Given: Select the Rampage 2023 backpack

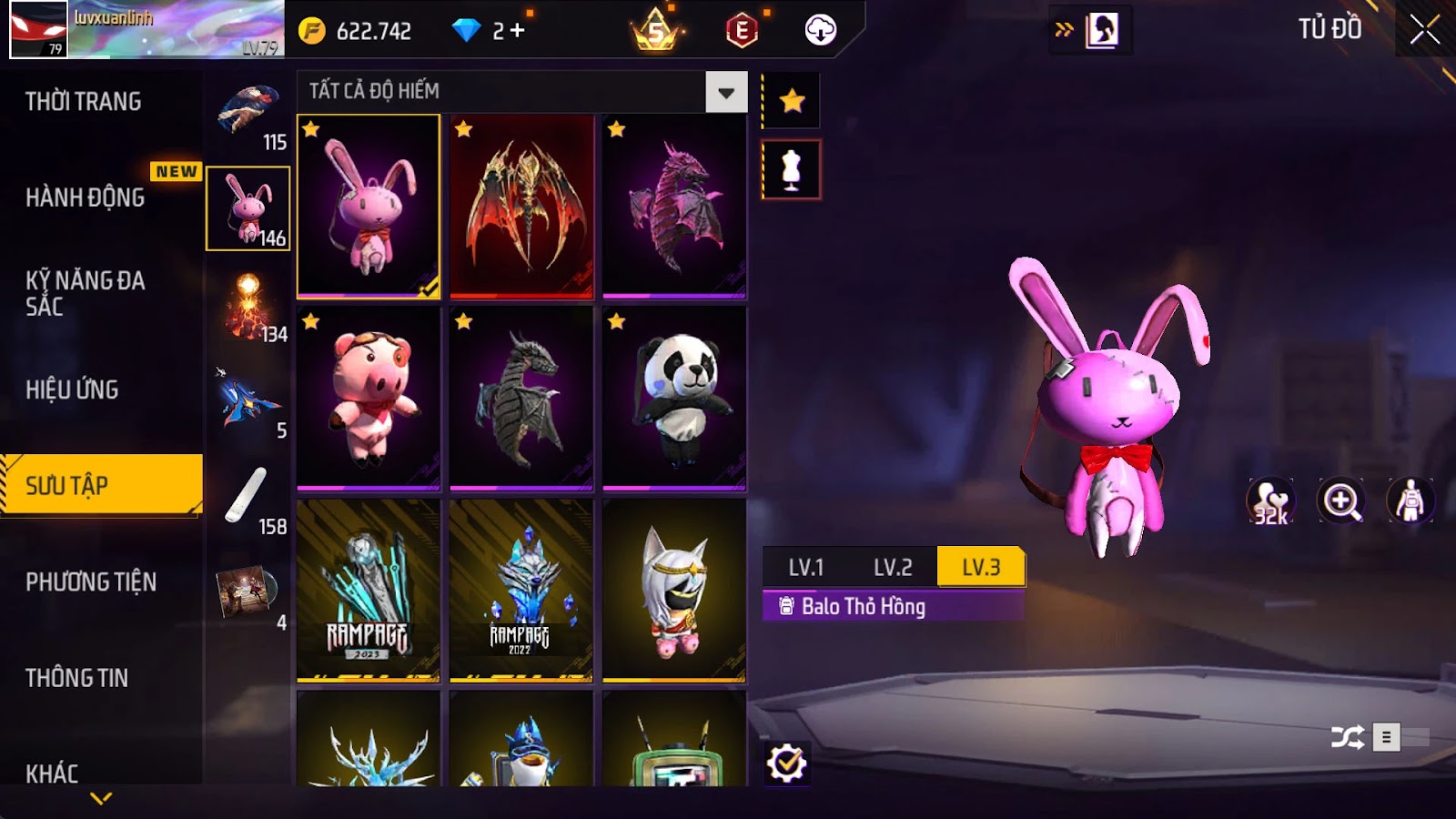Looking at the screenshot, I should point(369,590).
